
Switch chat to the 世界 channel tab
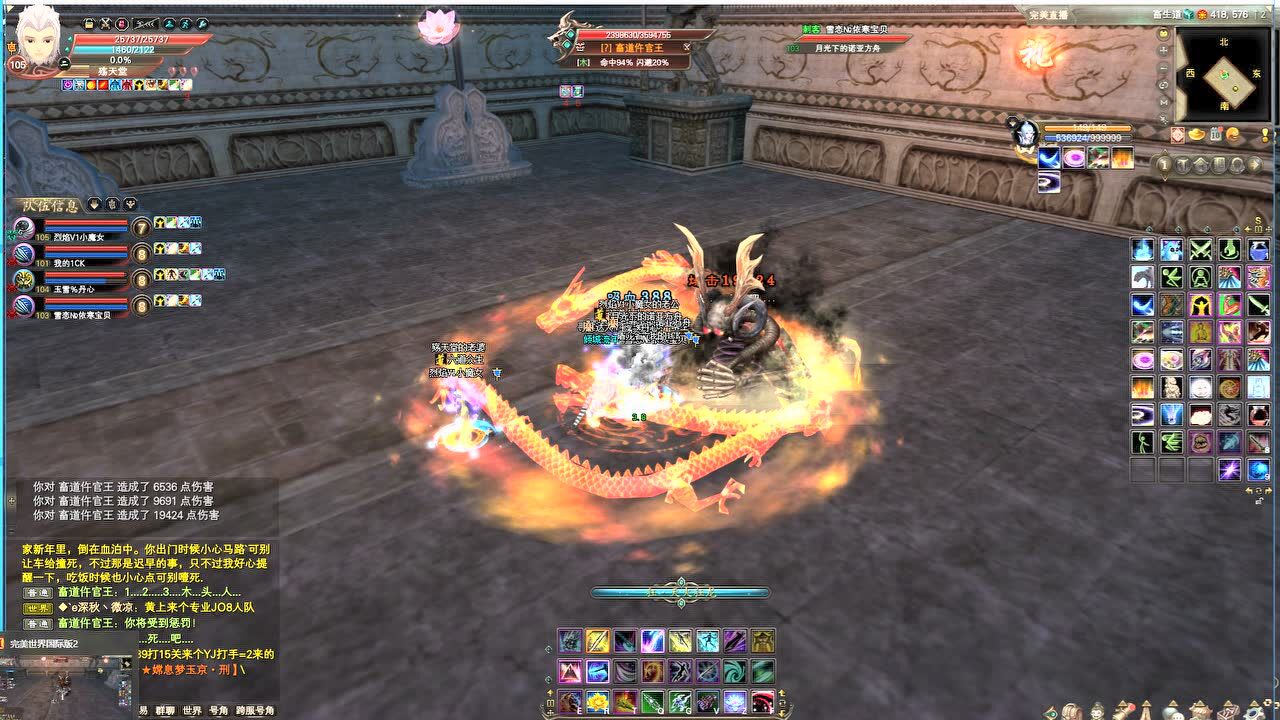pyautogui.click(x=192, y=711)
